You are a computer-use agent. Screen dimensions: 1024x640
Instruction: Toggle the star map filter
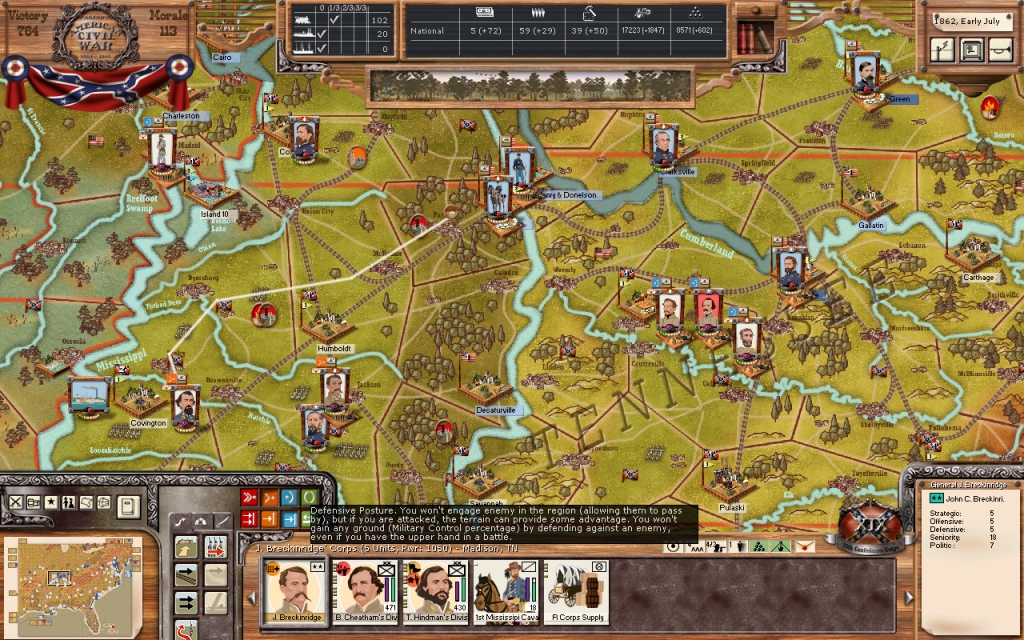coord(51,502)
